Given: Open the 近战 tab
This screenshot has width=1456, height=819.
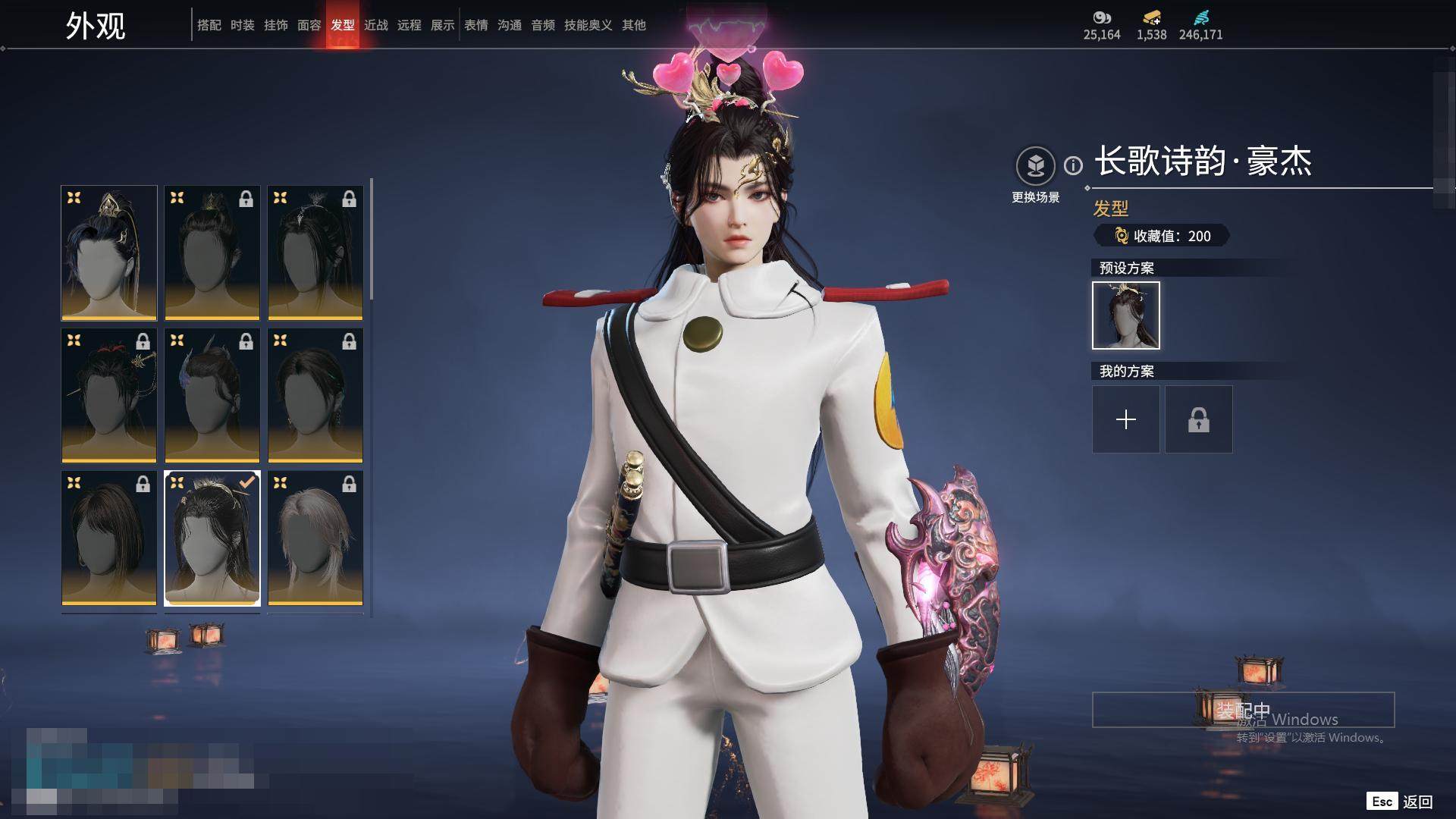Looking at the screenshot, I should (x=376, y=25).
